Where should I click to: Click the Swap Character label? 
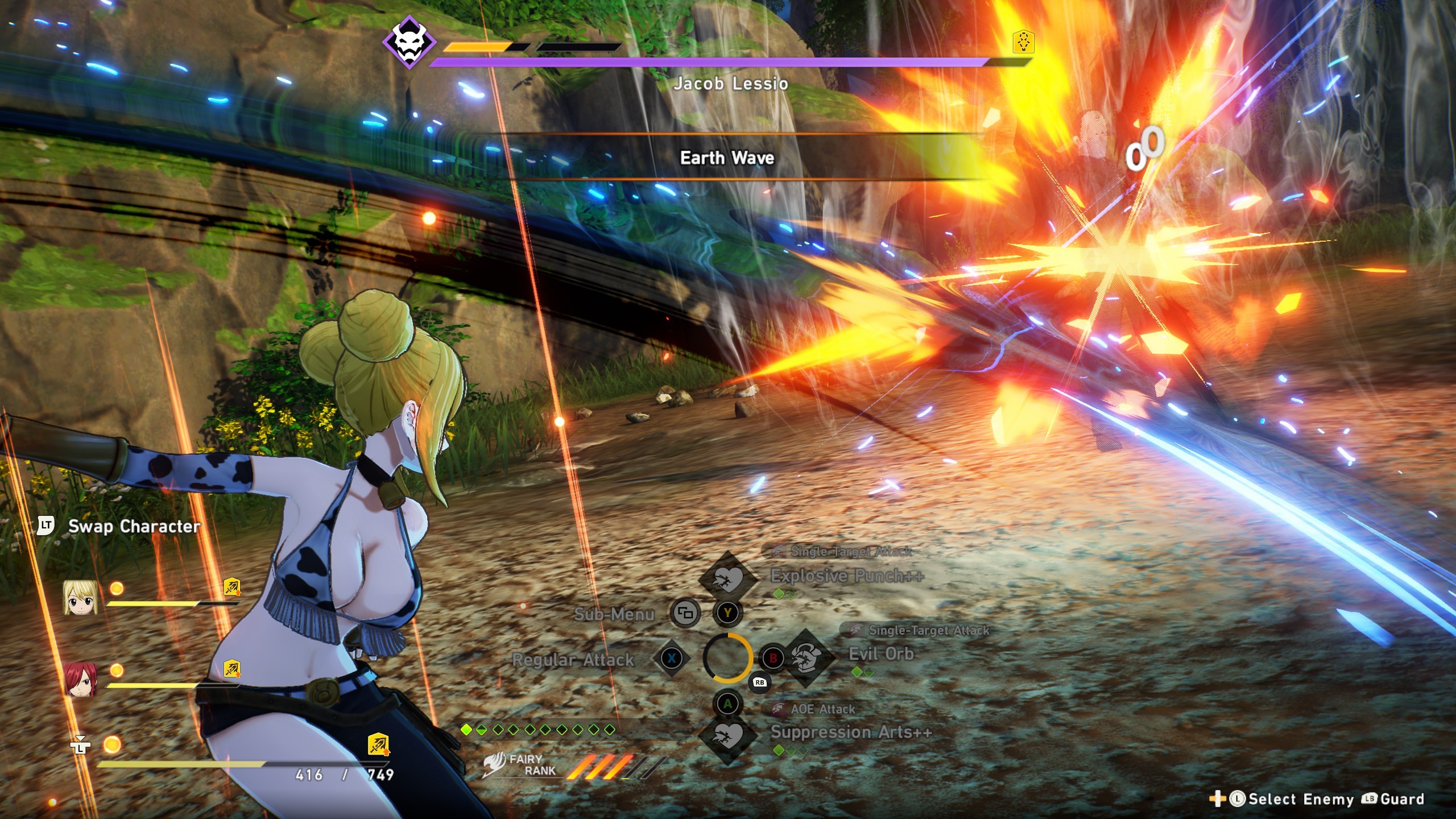coord(134,526)
